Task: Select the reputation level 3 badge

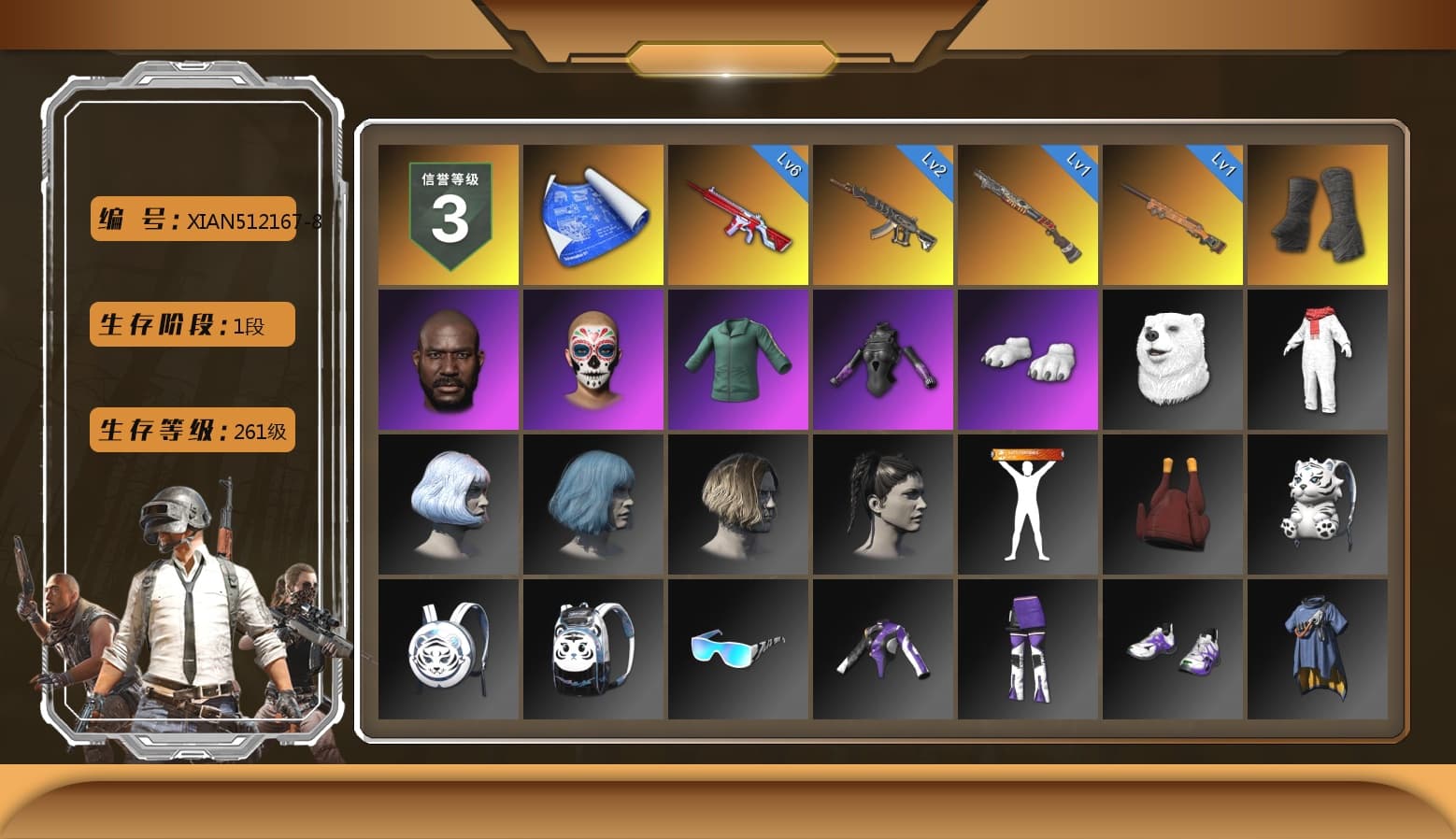Action: pos(449,213)
